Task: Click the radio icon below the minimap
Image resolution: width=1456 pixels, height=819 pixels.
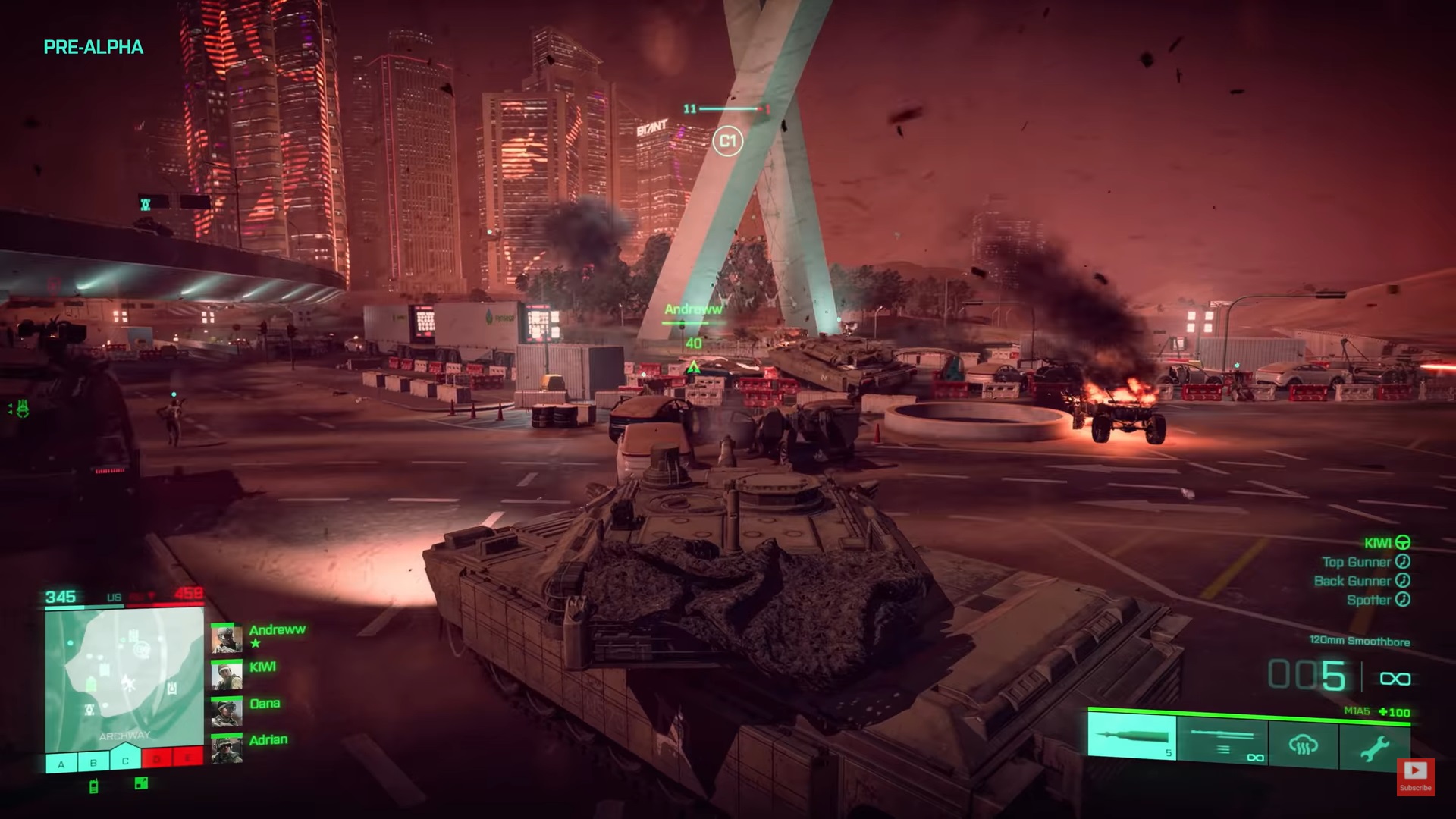Action: tap(94, 786)
